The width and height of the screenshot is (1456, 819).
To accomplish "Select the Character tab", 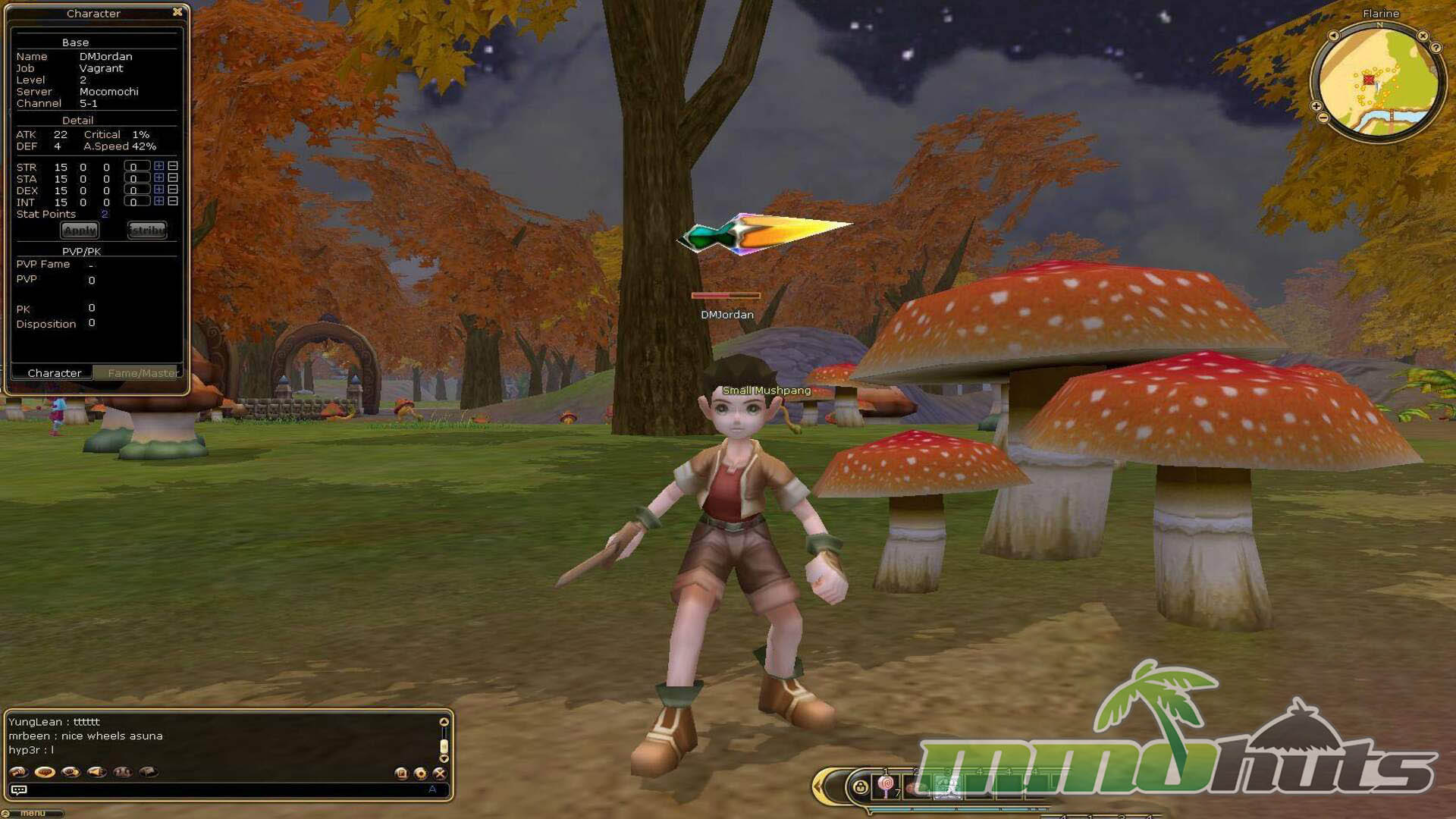I will pos(54,373).
